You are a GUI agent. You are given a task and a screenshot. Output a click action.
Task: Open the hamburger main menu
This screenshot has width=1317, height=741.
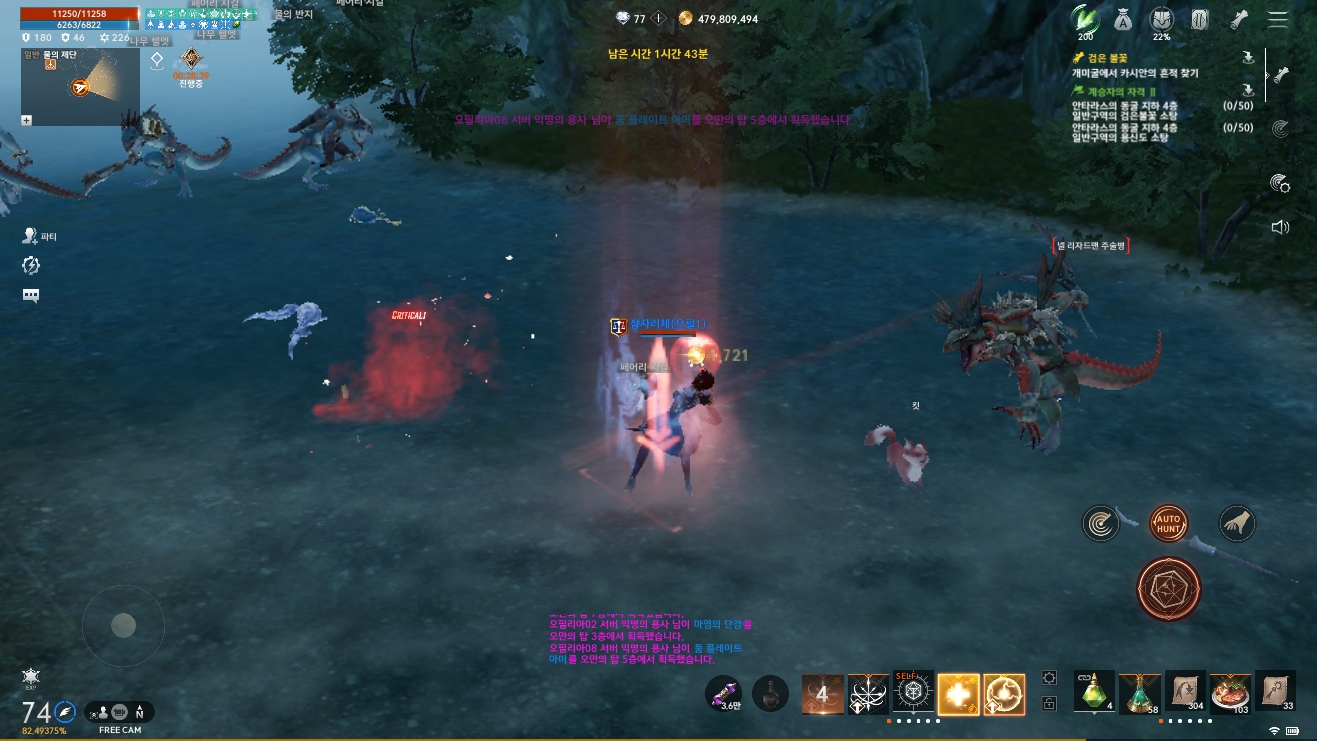[x=1278, y=19]
